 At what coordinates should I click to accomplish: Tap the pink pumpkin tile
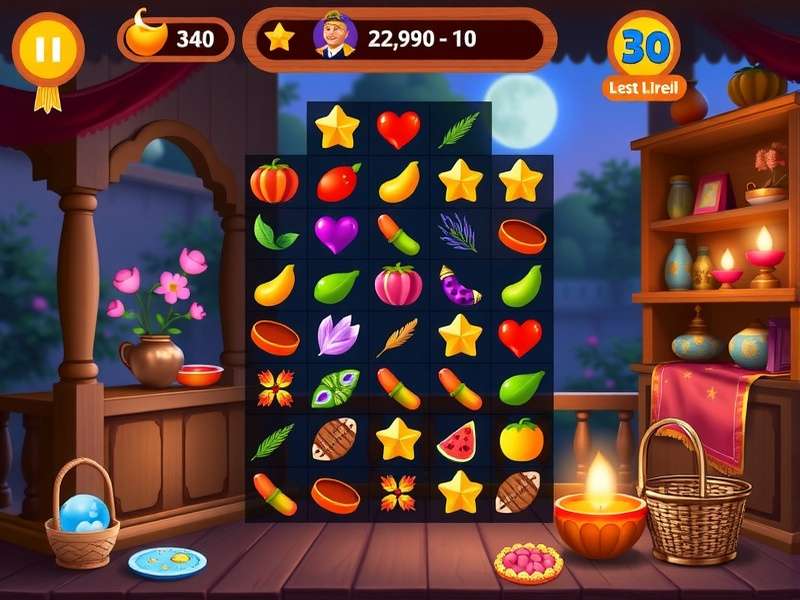(x=398, y=285)
